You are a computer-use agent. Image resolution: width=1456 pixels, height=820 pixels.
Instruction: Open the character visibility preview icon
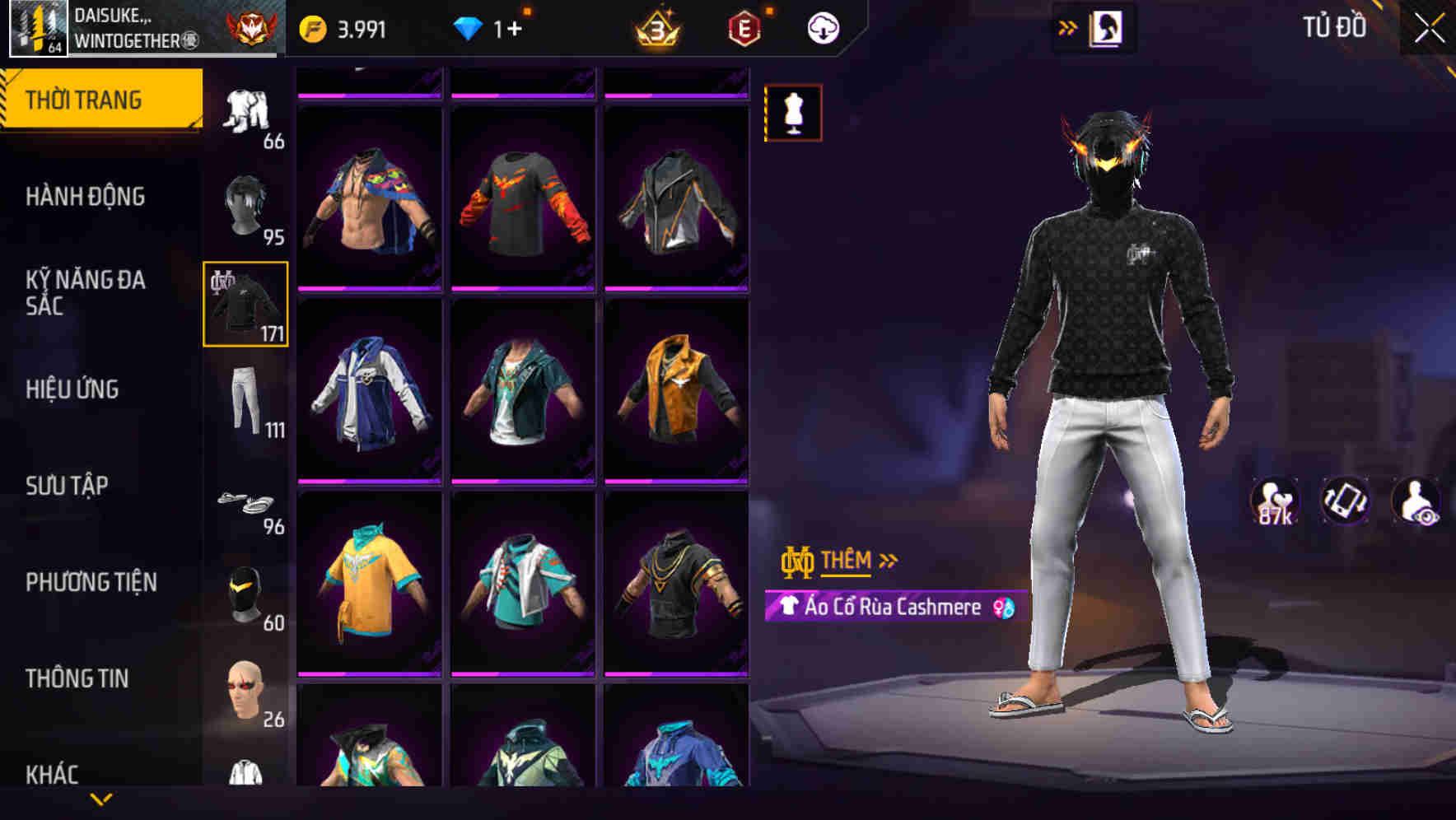(x=1414, y=501)
